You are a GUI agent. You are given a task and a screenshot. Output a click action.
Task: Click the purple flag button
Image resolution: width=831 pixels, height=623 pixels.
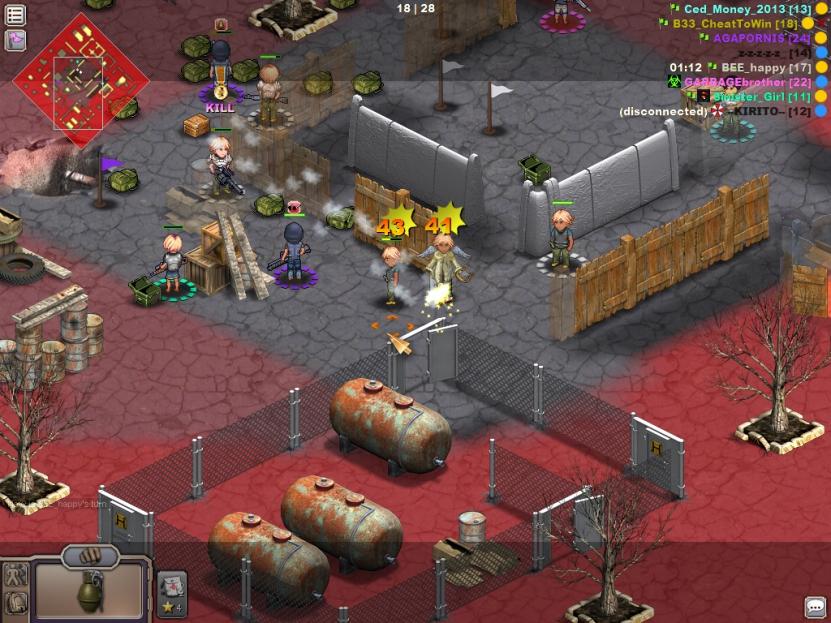[x=15, y=40]
